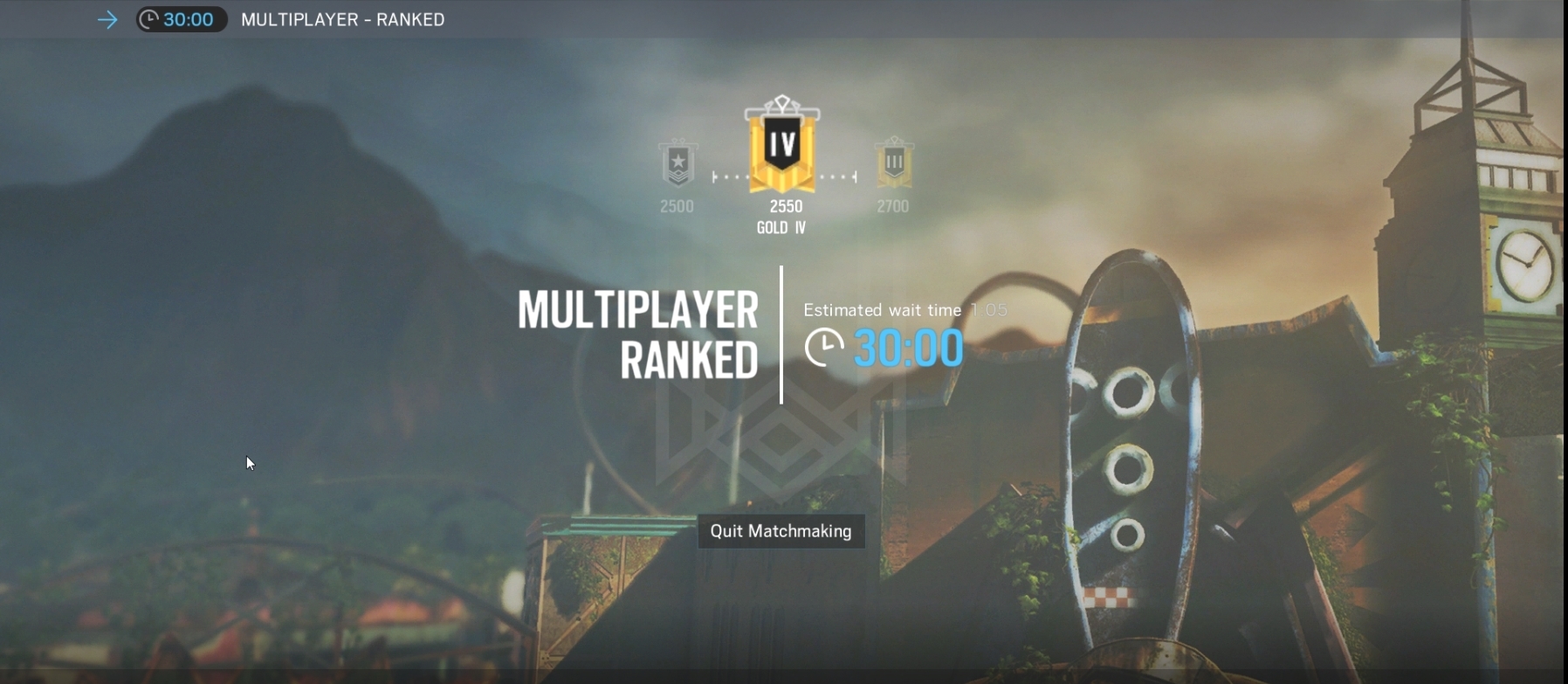This screenshot has width=1568, height=684.
Task: Click the clock icon beside the 30:00 countdown
Action: 824,347
